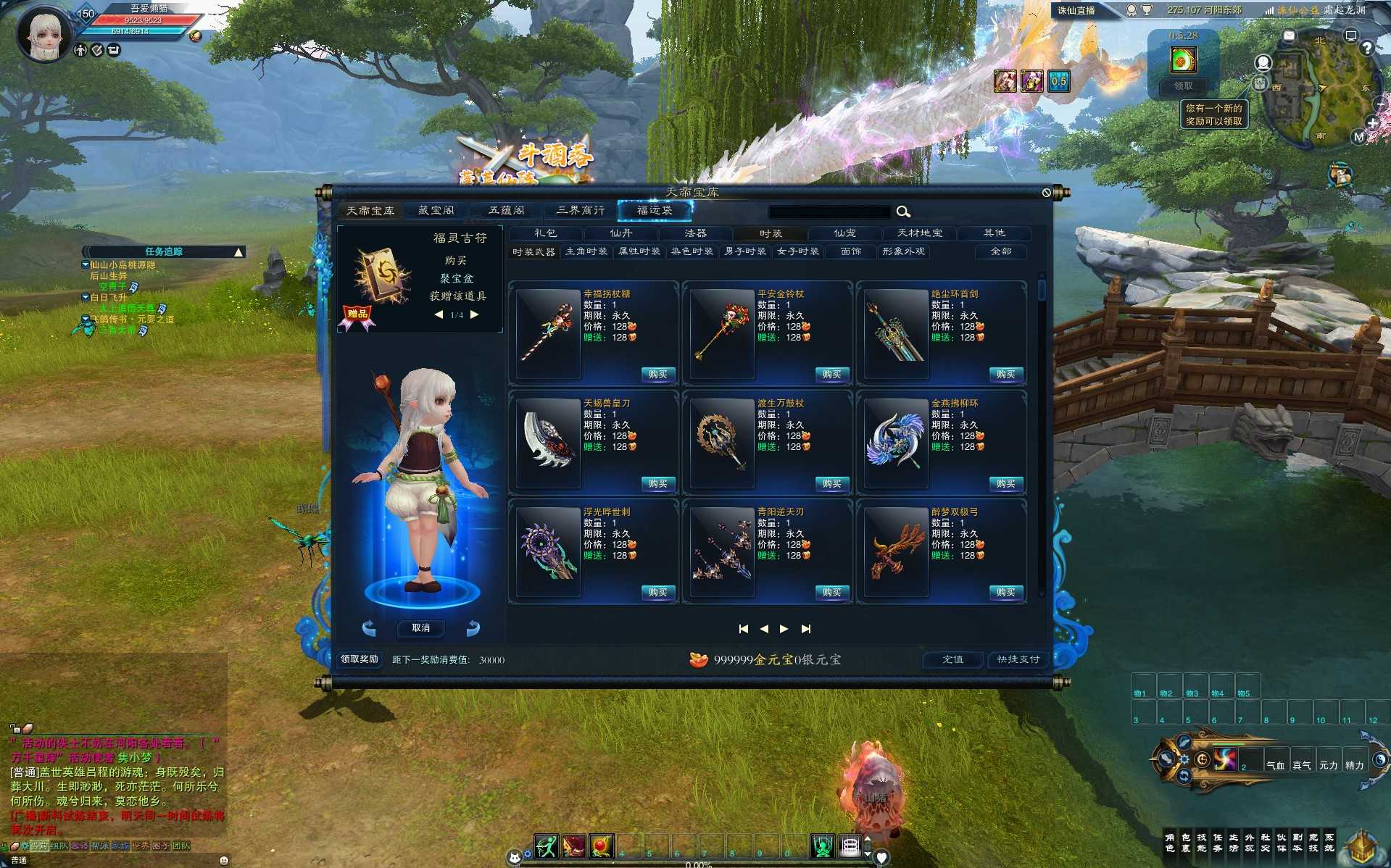1391x868 pixels.
Task: Buy the 醉梦双极弓 bow
Action: 1005,593
